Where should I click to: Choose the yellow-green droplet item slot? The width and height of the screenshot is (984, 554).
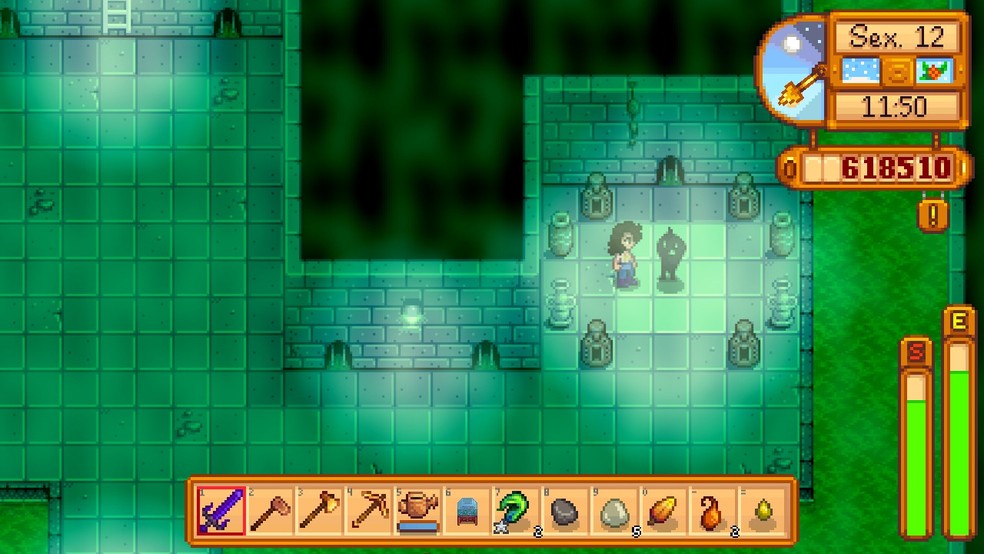[761, 512]
